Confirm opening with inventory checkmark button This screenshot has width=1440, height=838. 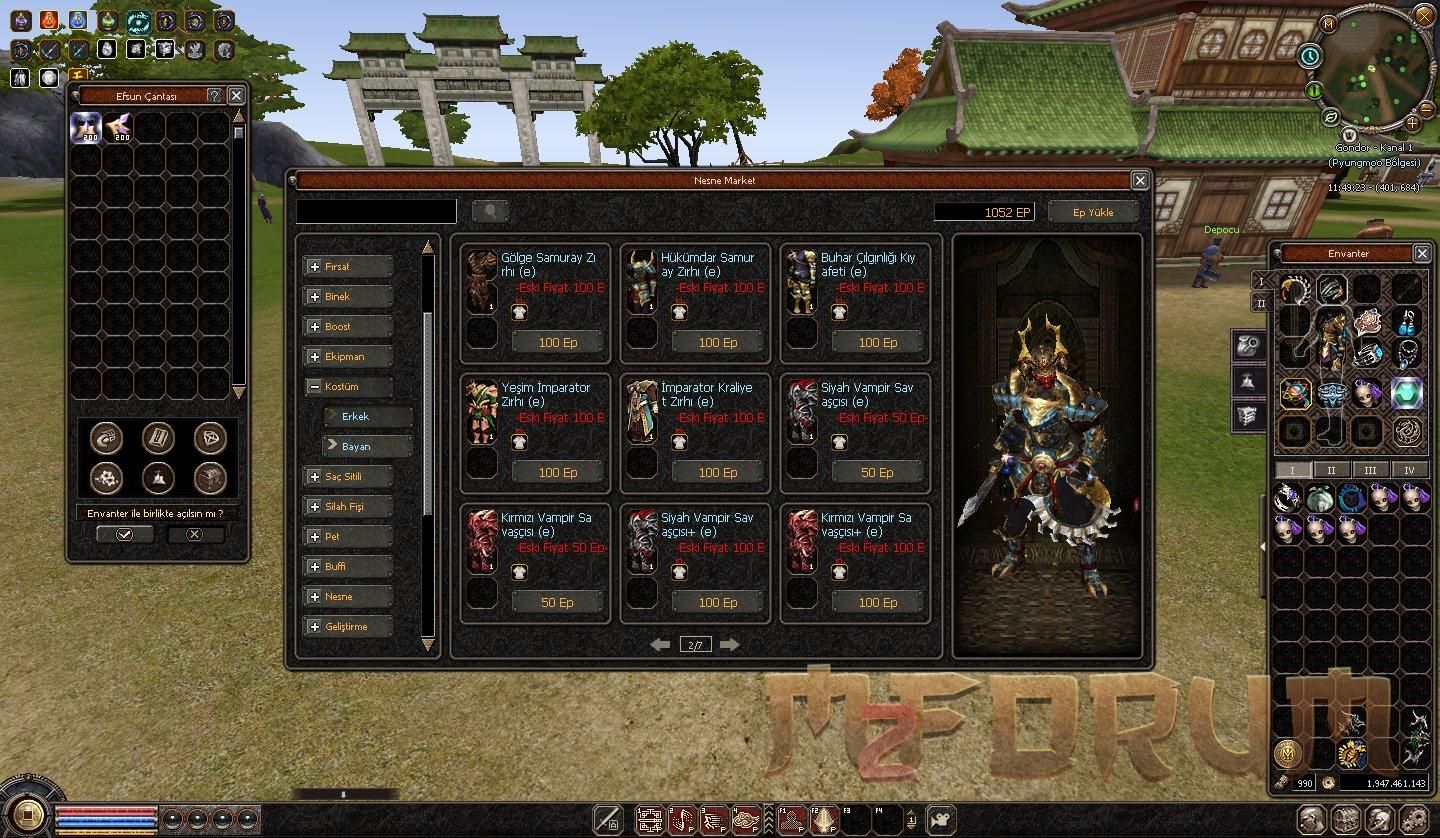coord(124,535)
